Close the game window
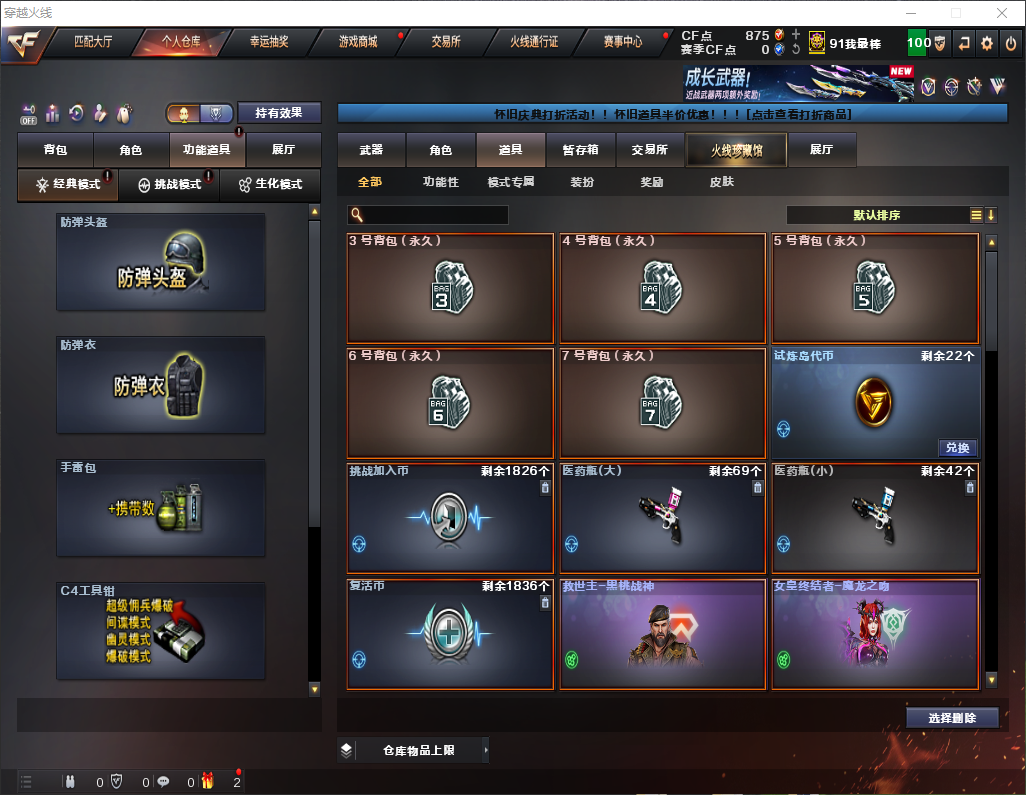The height and width of the screenshot is (795, 1026). [x=1001, y=13]
